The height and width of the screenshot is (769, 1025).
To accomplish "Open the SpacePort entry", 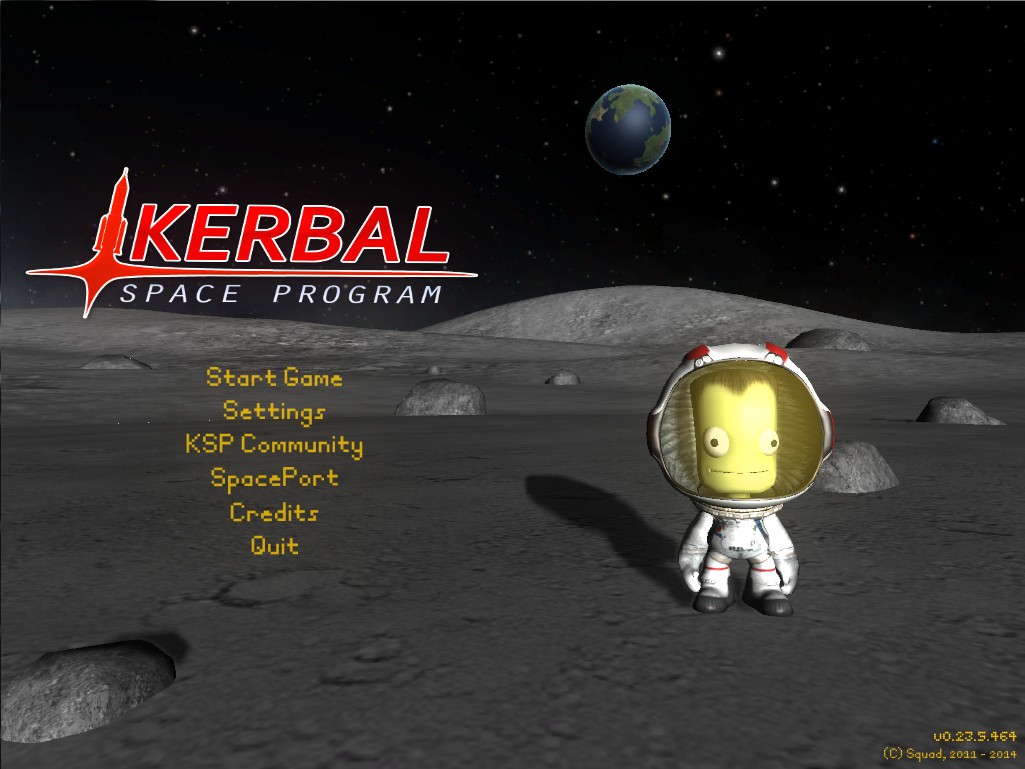I will click(x=274, y=478).
